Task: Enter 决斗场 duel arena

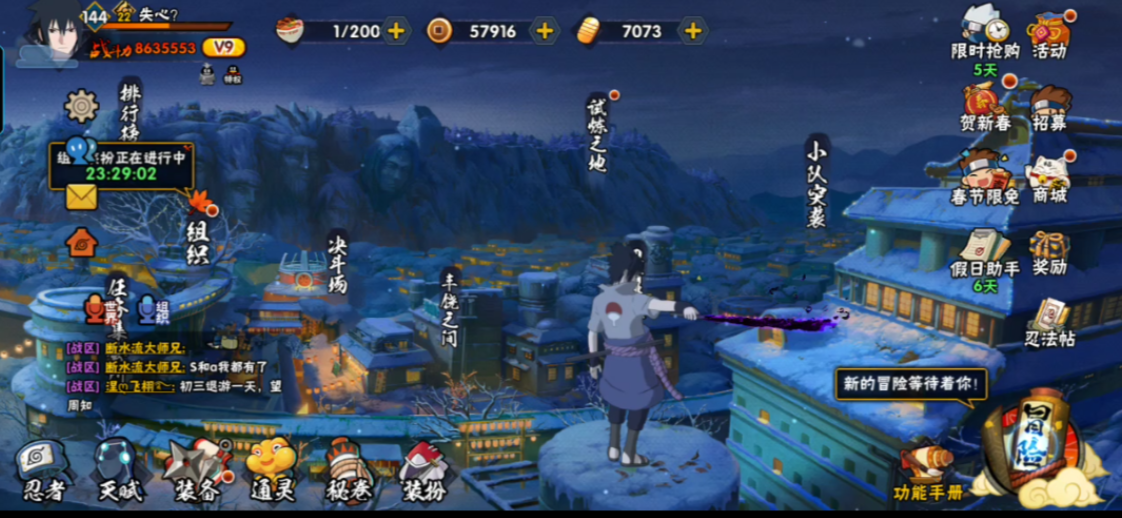Action: pos(336,262)
